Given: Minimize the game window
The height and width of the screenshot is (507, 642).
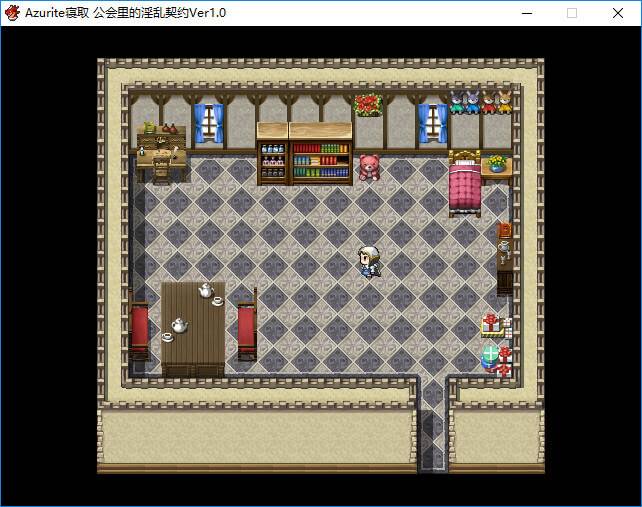Looking at the screenshot, I should pos(526,13).
